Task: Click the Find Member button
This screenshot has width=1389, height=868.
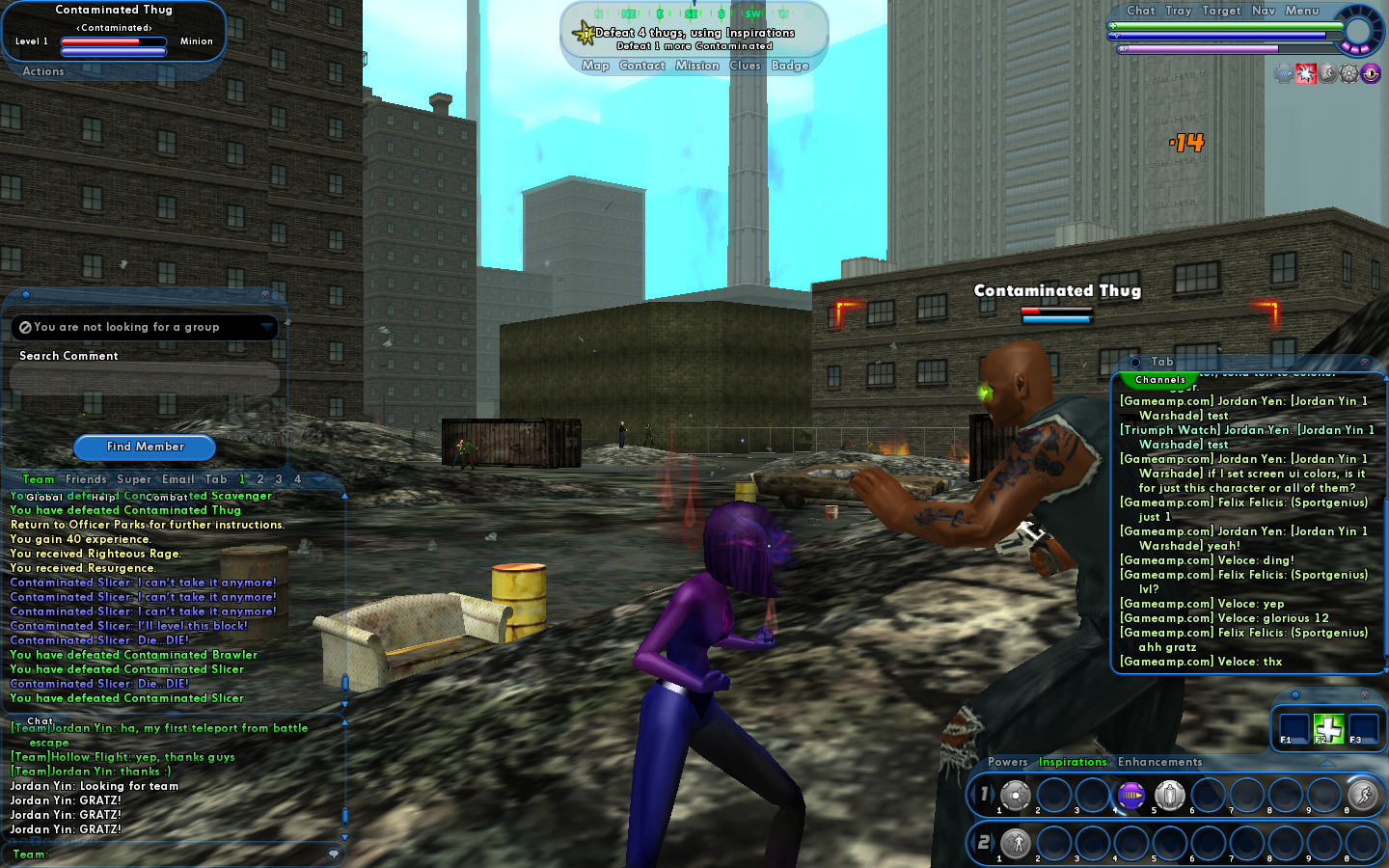Action: coord(145,447)
